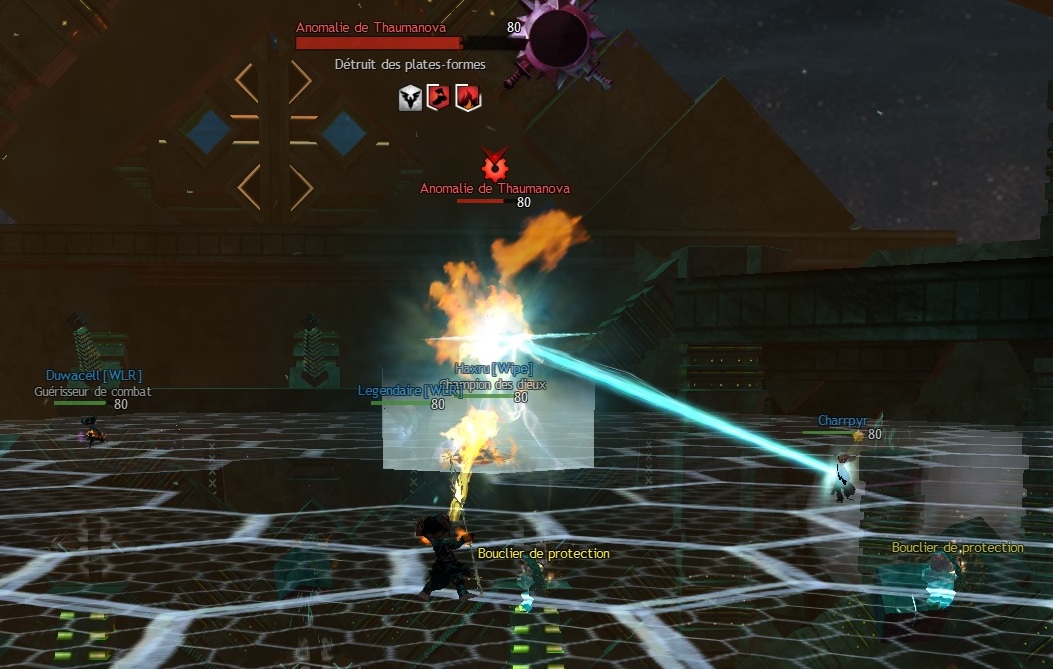Viewport: 1053px width, 669px height.
Task: Click the boss target portrait orb
Action: point(558,36)
